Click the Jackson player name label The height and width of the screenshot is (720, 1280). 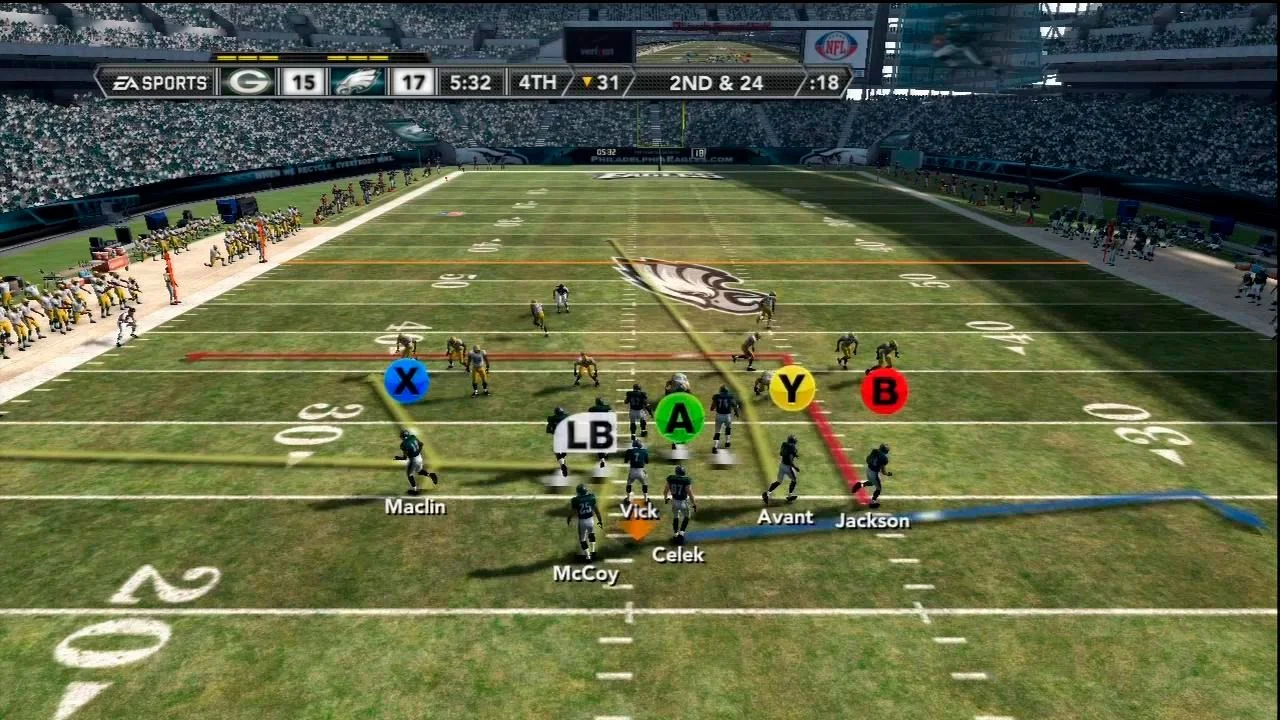[872, 520]
